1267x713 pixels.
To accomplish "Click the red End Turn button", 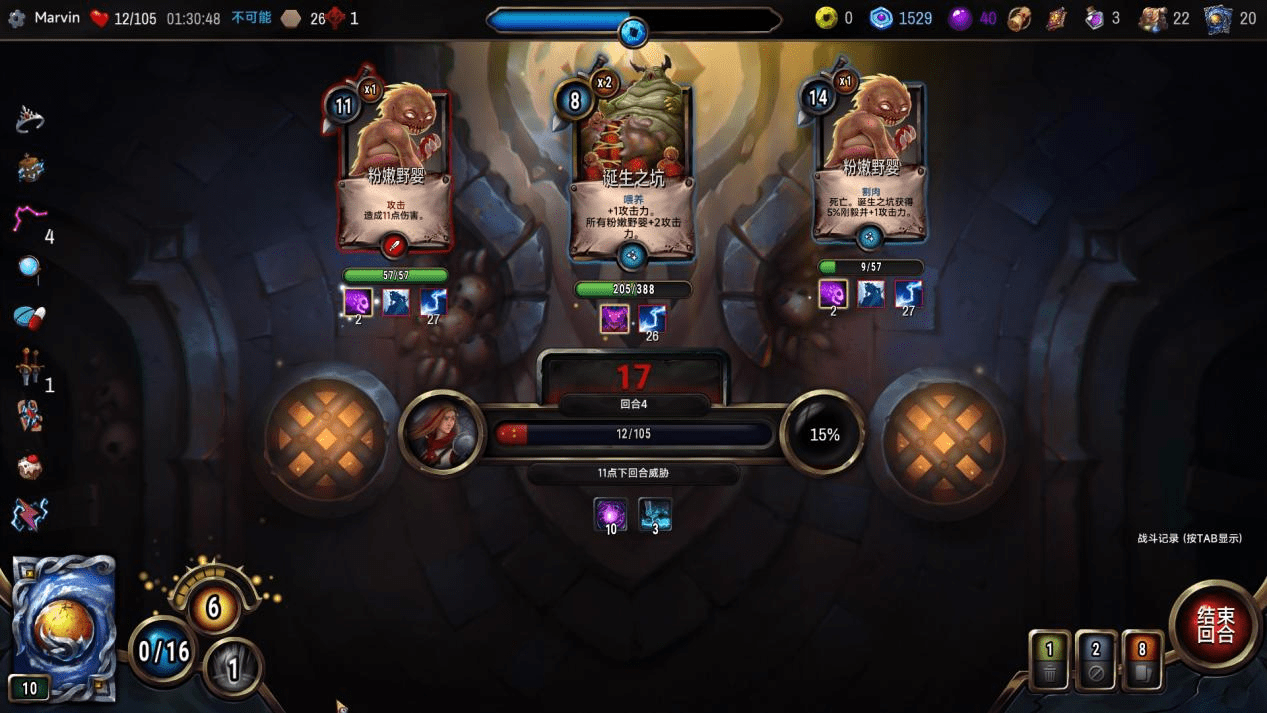I will (x=1215, y=627).
